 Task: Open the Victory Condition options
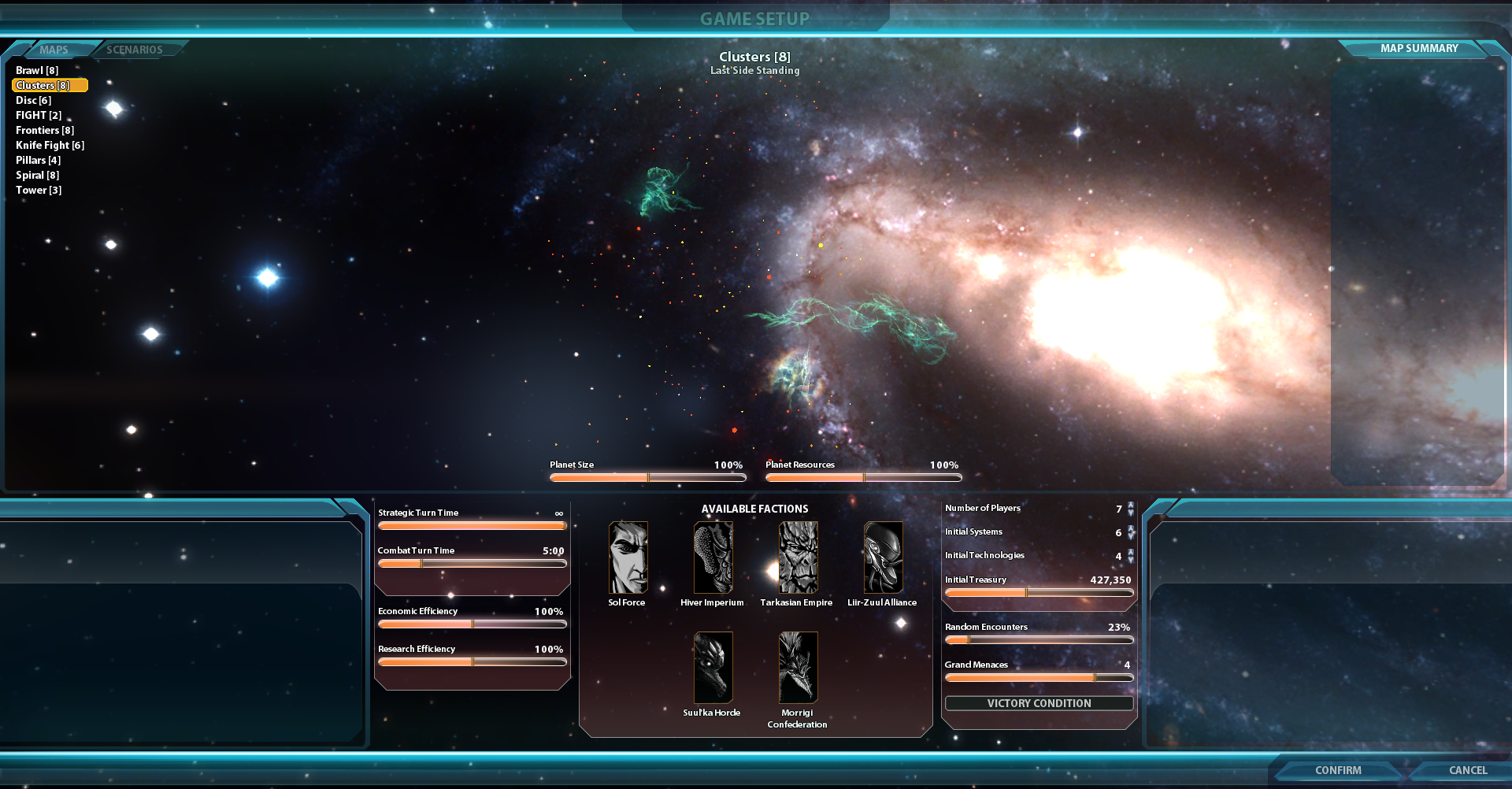[1039, 703]
